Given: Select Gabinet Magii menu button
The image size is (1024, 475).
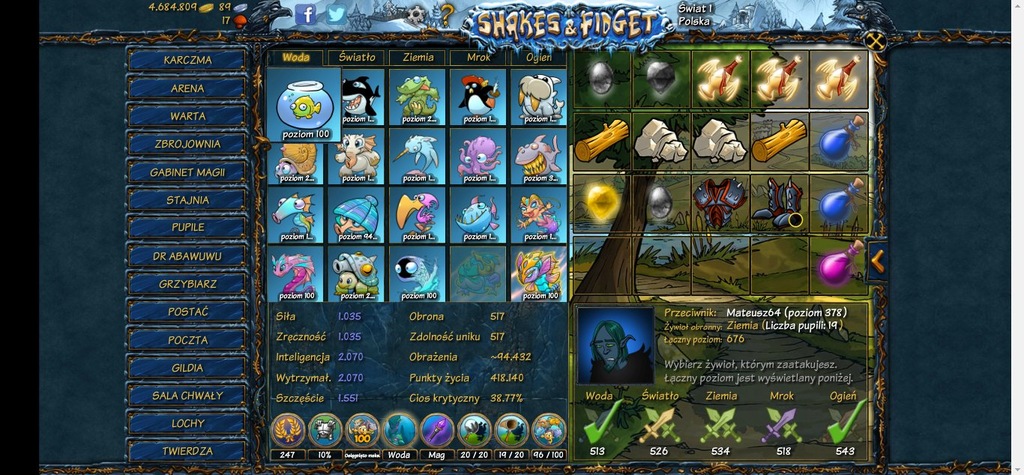Looking at the screenshot, I should 187,172.
